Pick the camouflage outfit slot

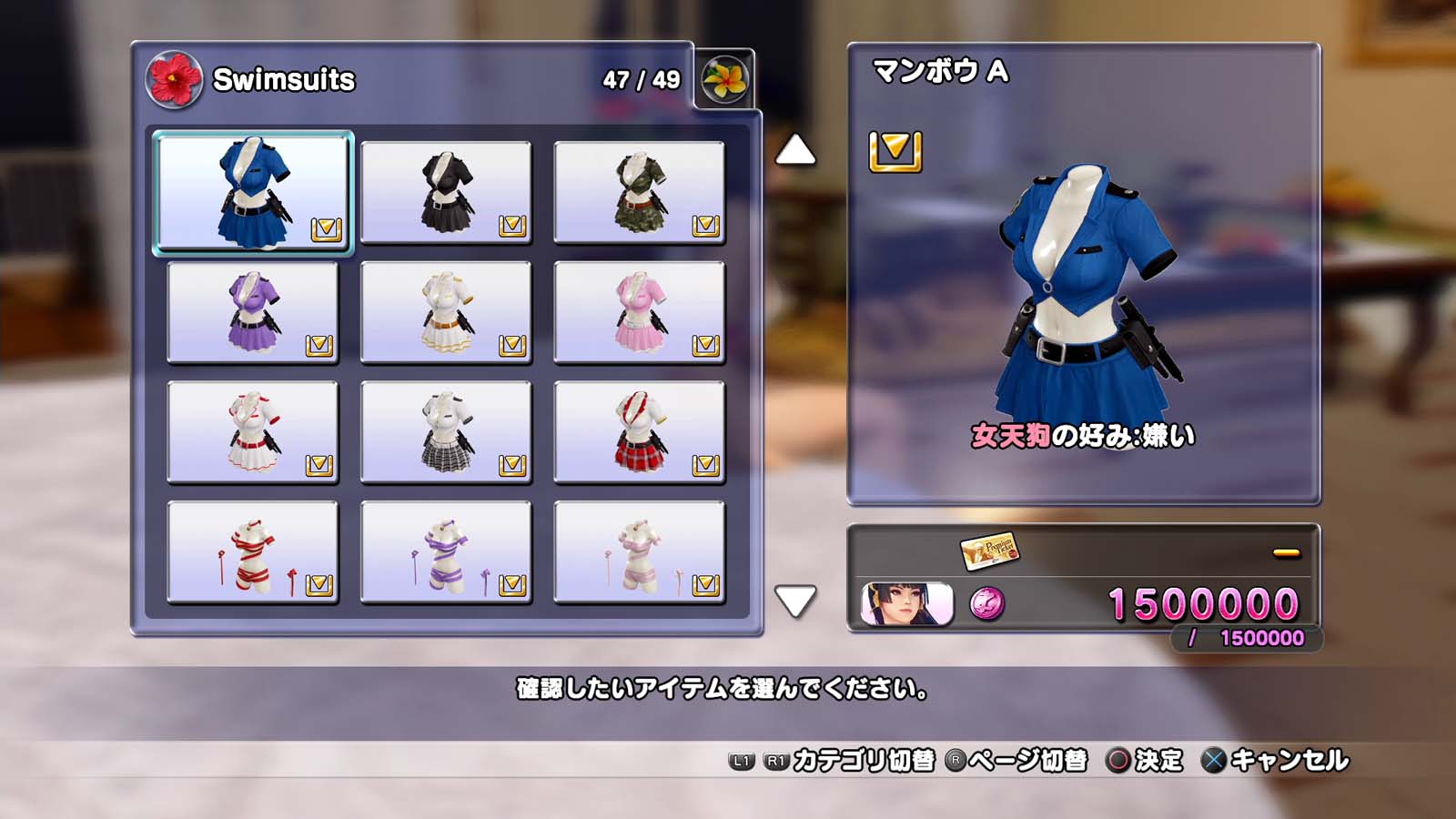(x=639, y=192)
